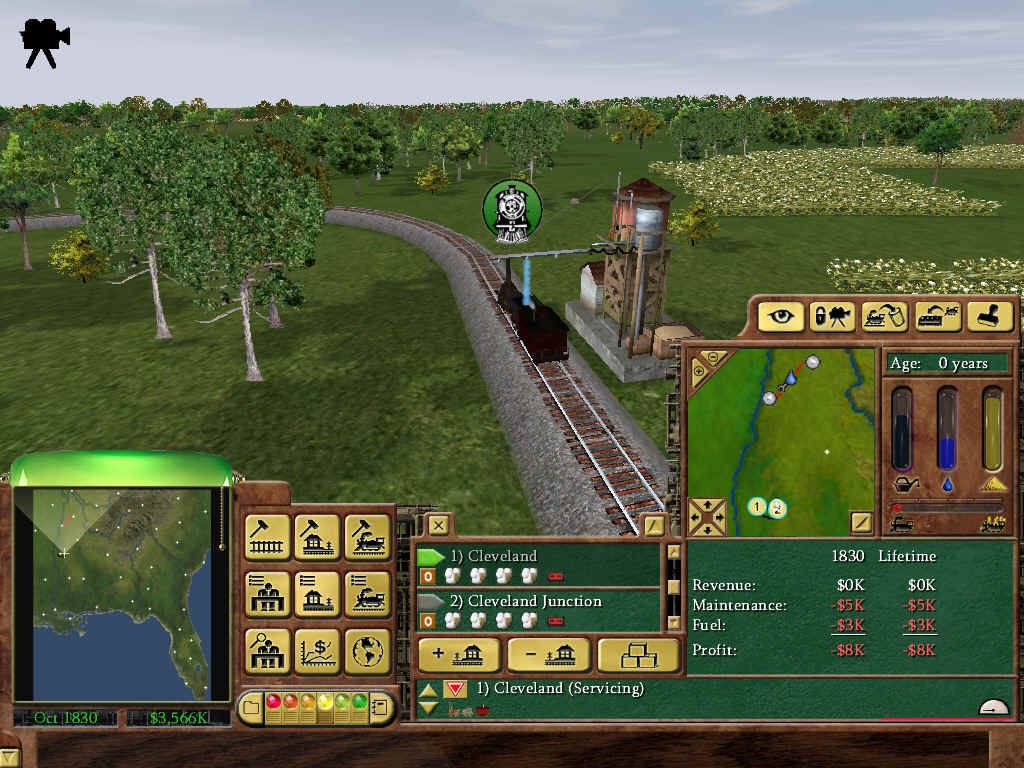Image resolution: width=1024 pixels, height=768 pixels.
Task: Open the lay track build tool
Action: tap(267, 537)
